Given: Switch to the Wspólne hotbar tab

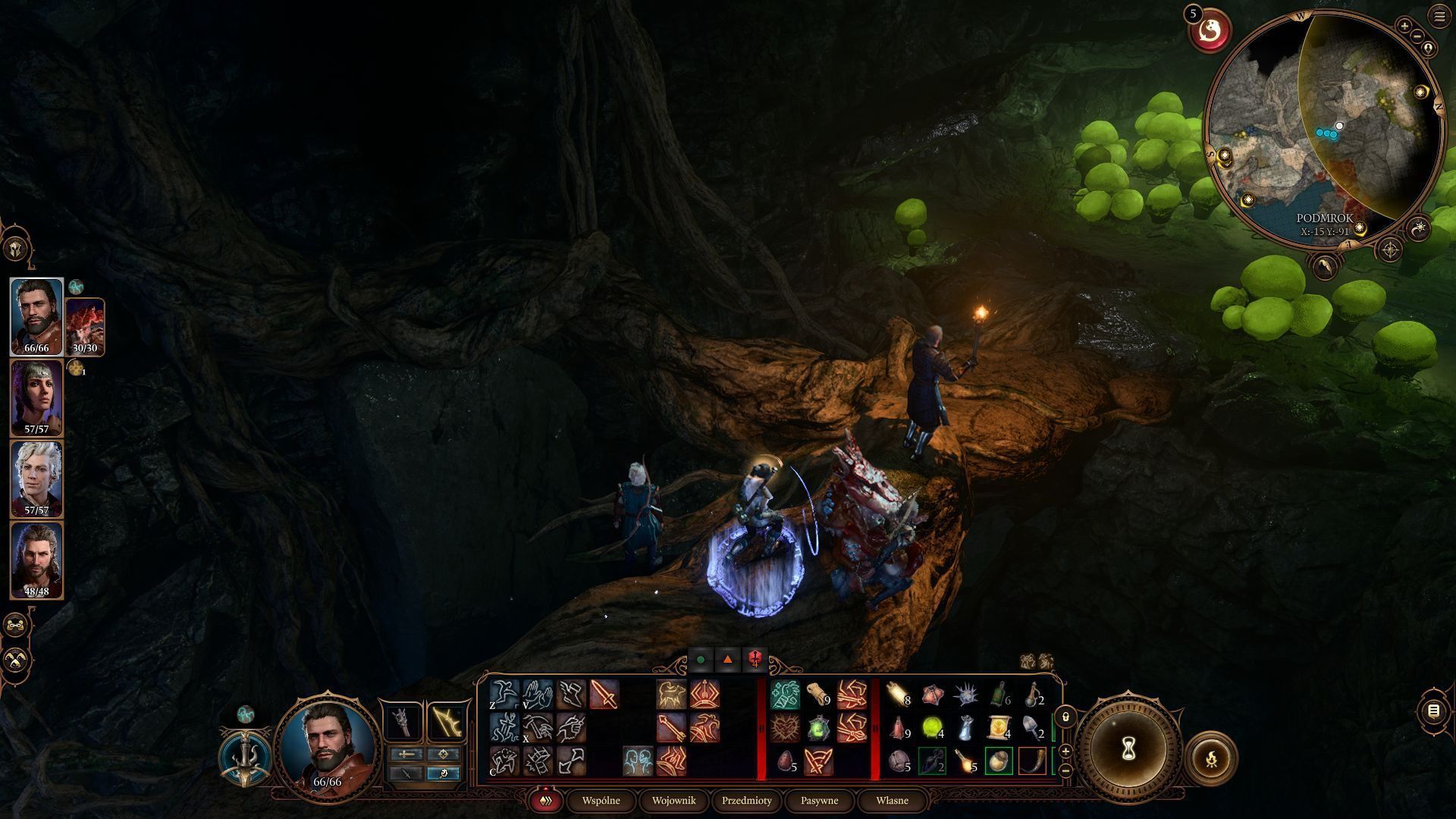Looking at the screenshot, I should [x=601, y=800].
